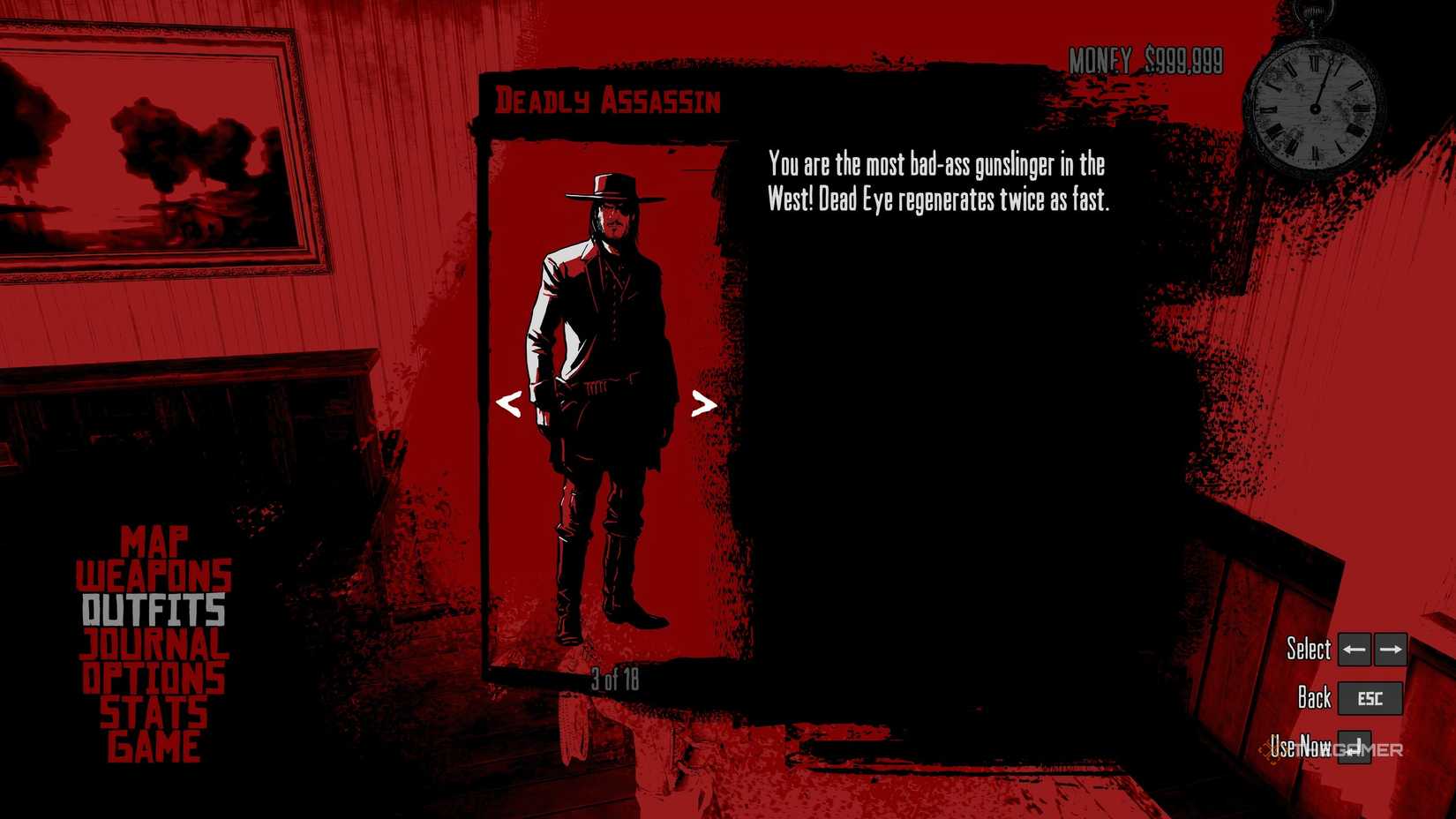
Task: Click the 3 of 18 page indicator
Action: (x=615, y=678)
